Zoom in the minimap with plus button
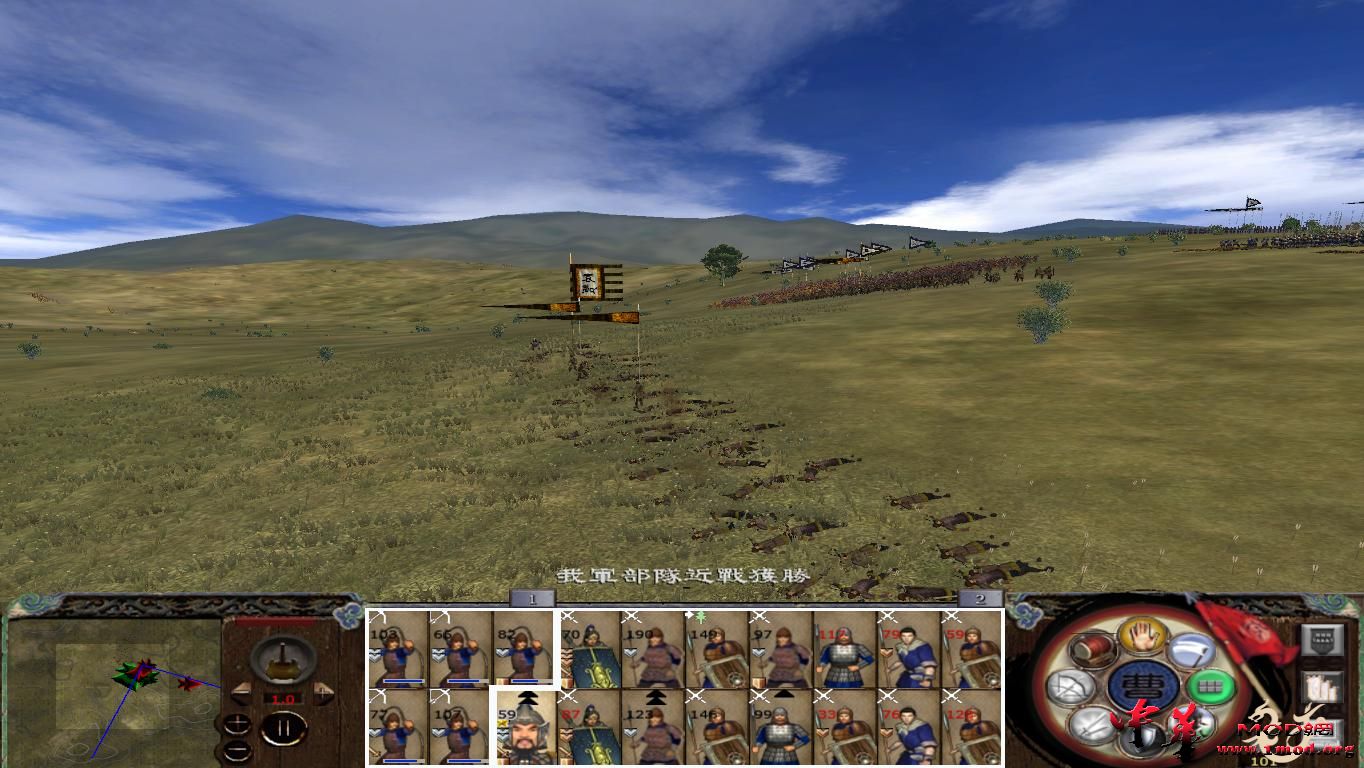1364x768 pixels. pyautogui.click(x=237, y=724)
